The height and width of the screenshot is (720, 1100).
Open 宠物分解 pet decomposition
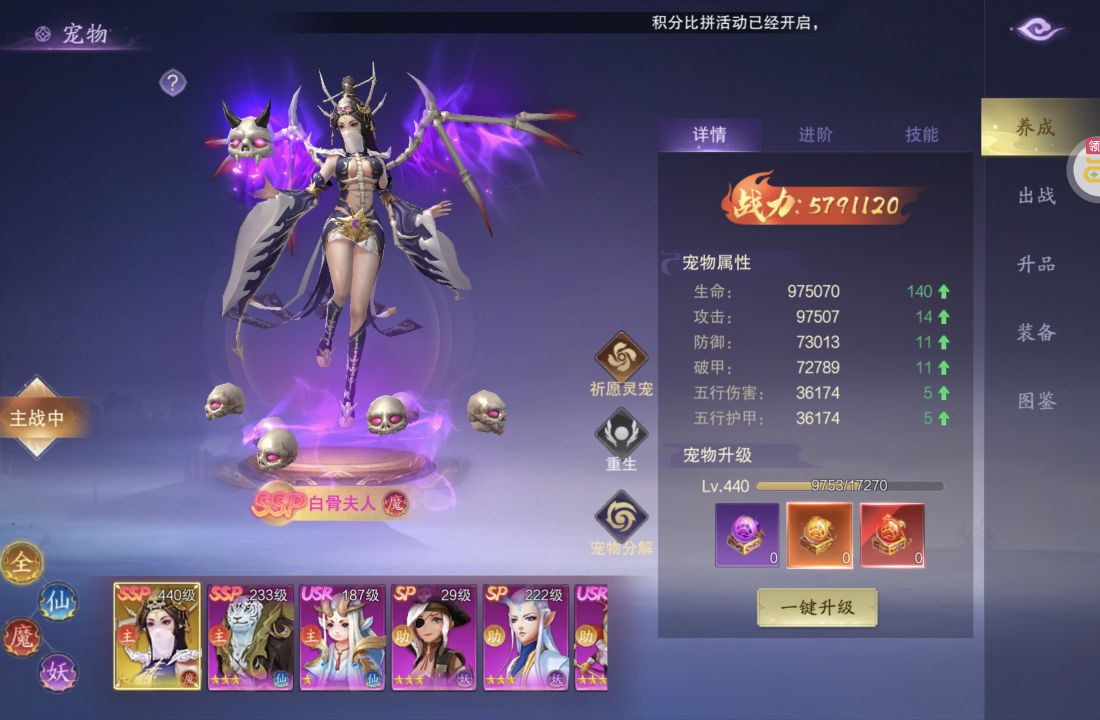point(621,517)
